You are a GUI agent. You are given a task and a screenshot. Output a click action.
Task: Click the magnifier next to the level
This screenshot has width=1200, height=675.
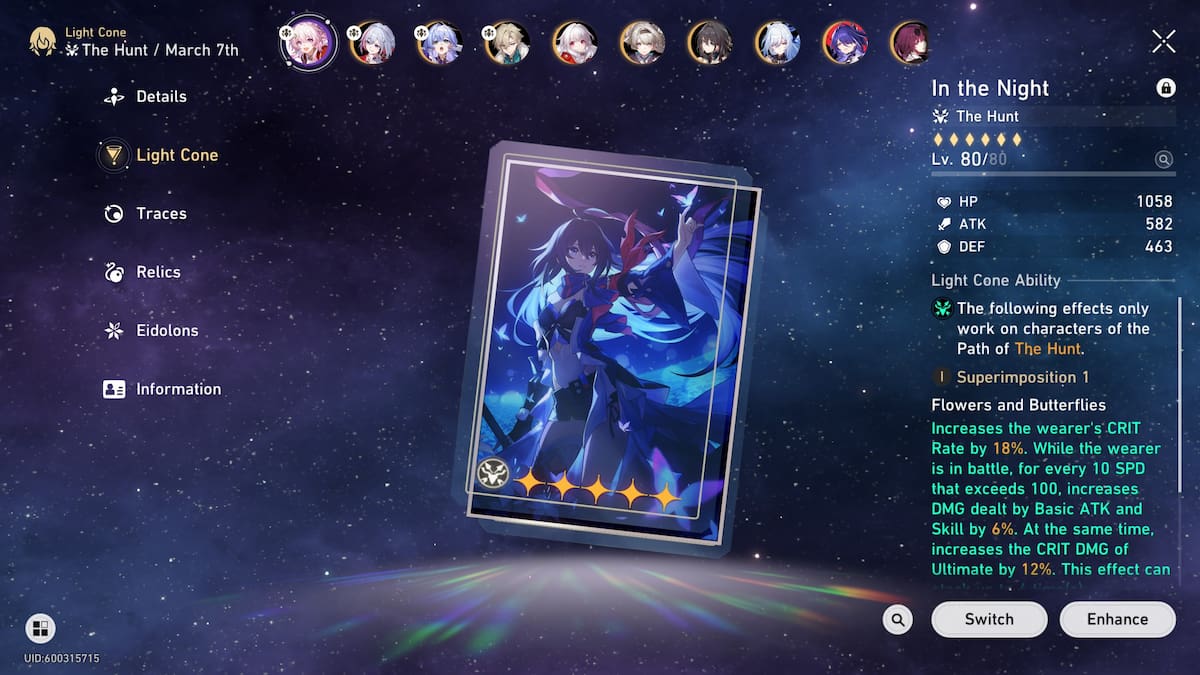pyautogui.click(x=1163, y=159)
